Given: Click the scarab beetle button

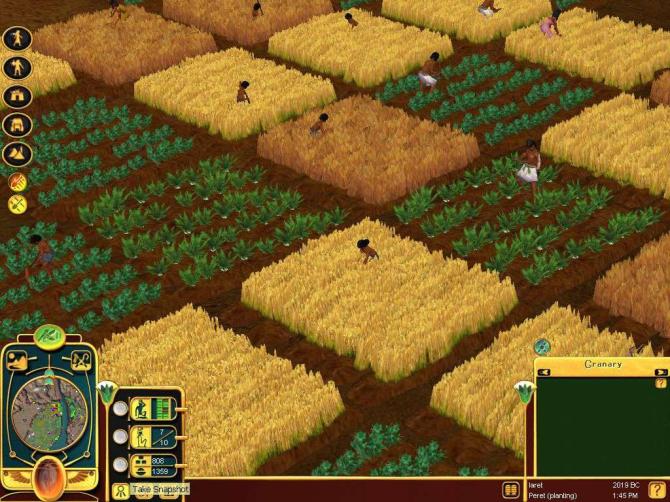Looking at the screenshot, I should [49, 477].
